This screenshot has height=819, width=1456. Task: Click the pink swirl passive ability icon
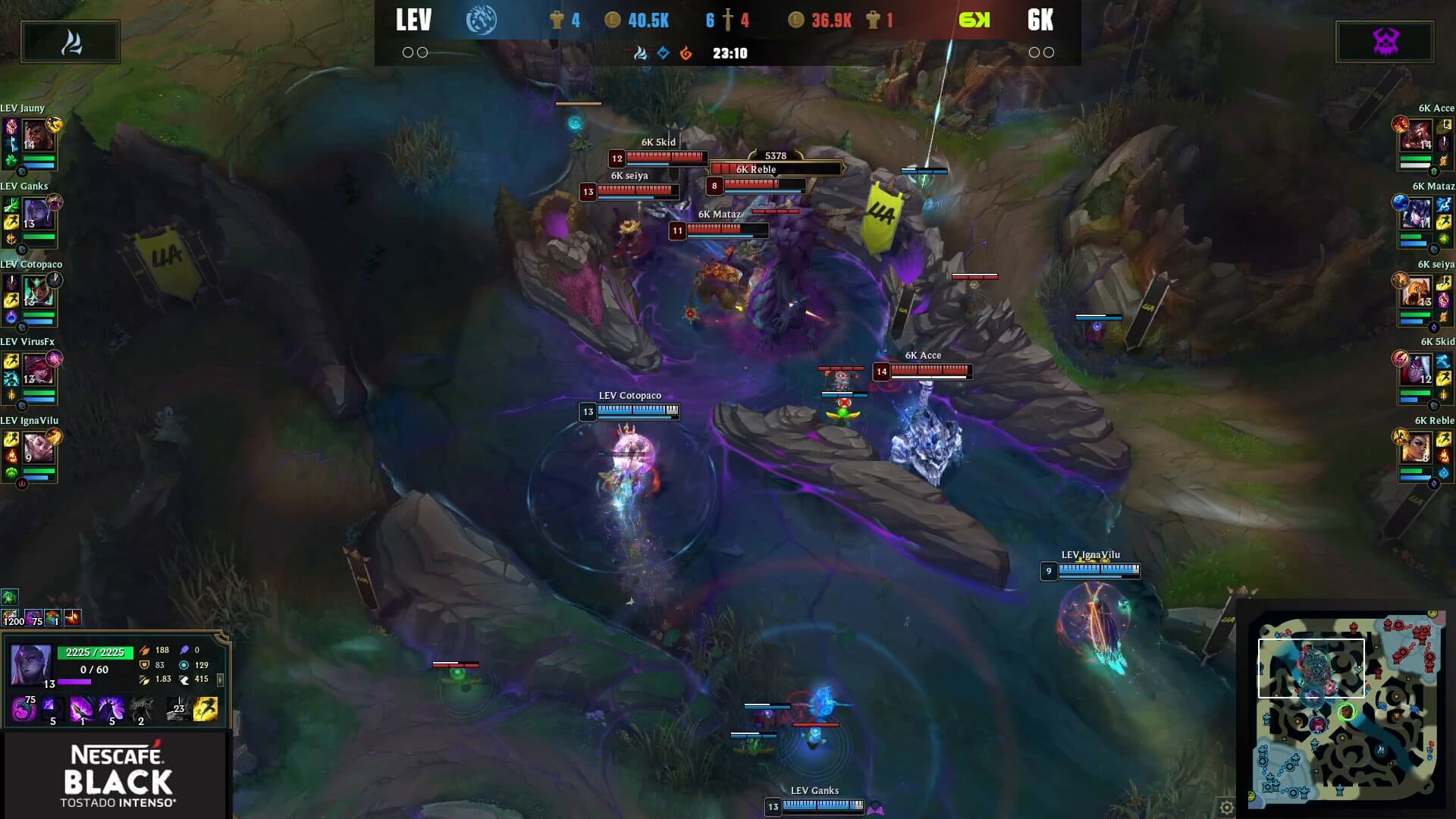coord(24,710)
